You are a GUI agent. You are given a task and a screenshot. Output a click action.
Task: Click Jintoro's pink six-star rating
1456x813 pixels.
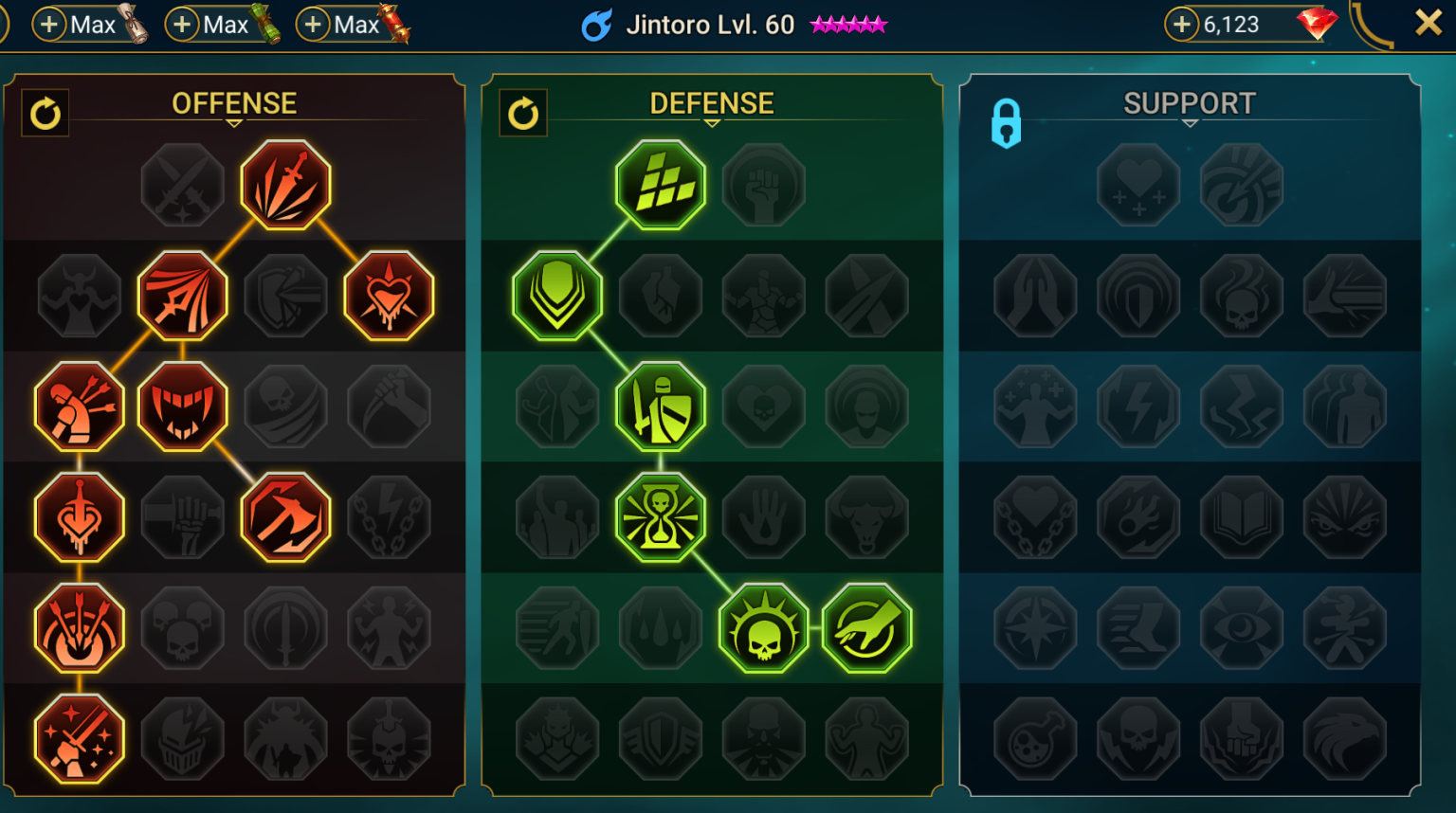[x=848, y=25]
